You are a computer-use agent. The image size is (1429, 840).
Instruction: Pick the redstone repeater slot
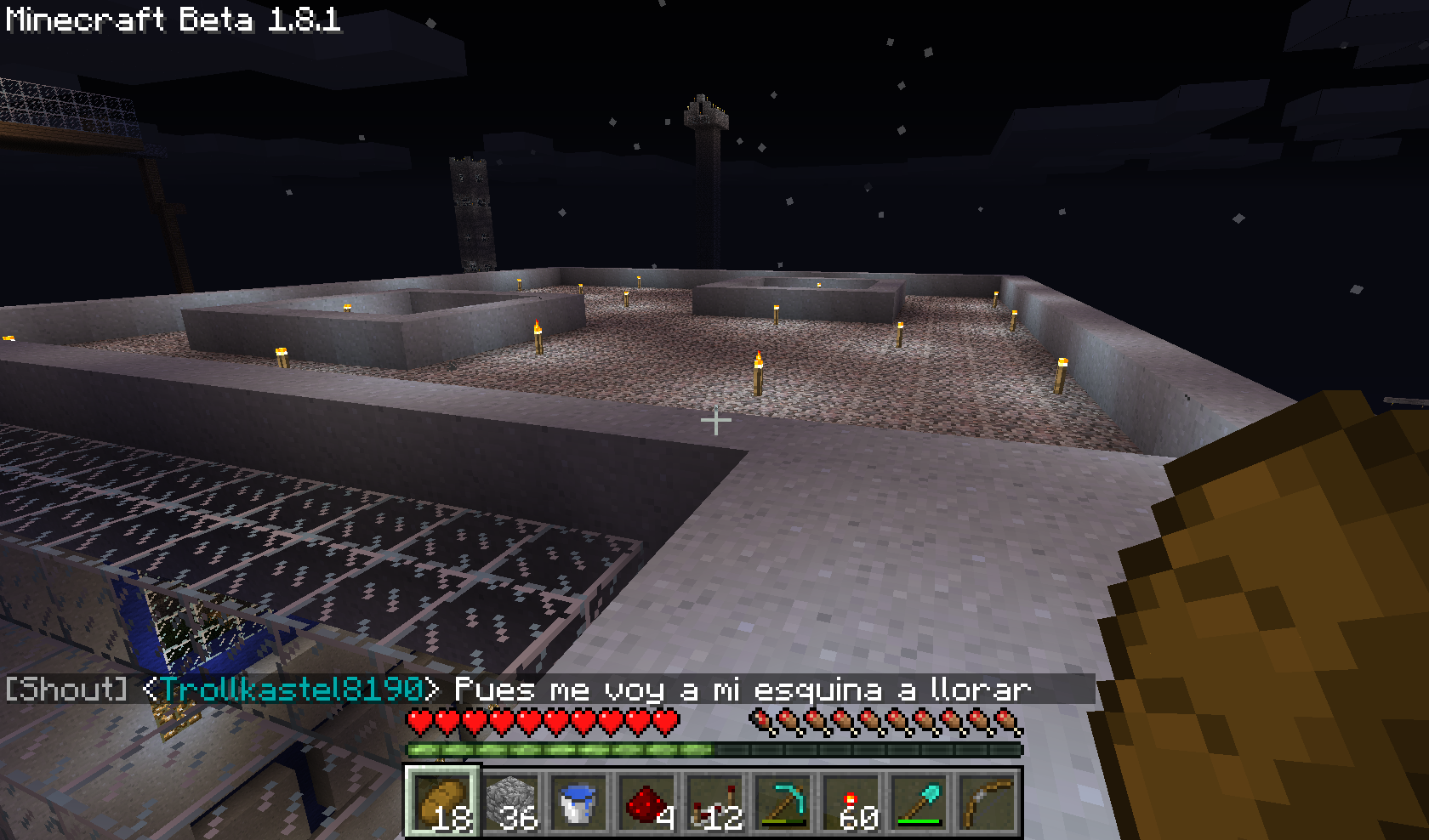pyautogui.click(x=715, y=801)
